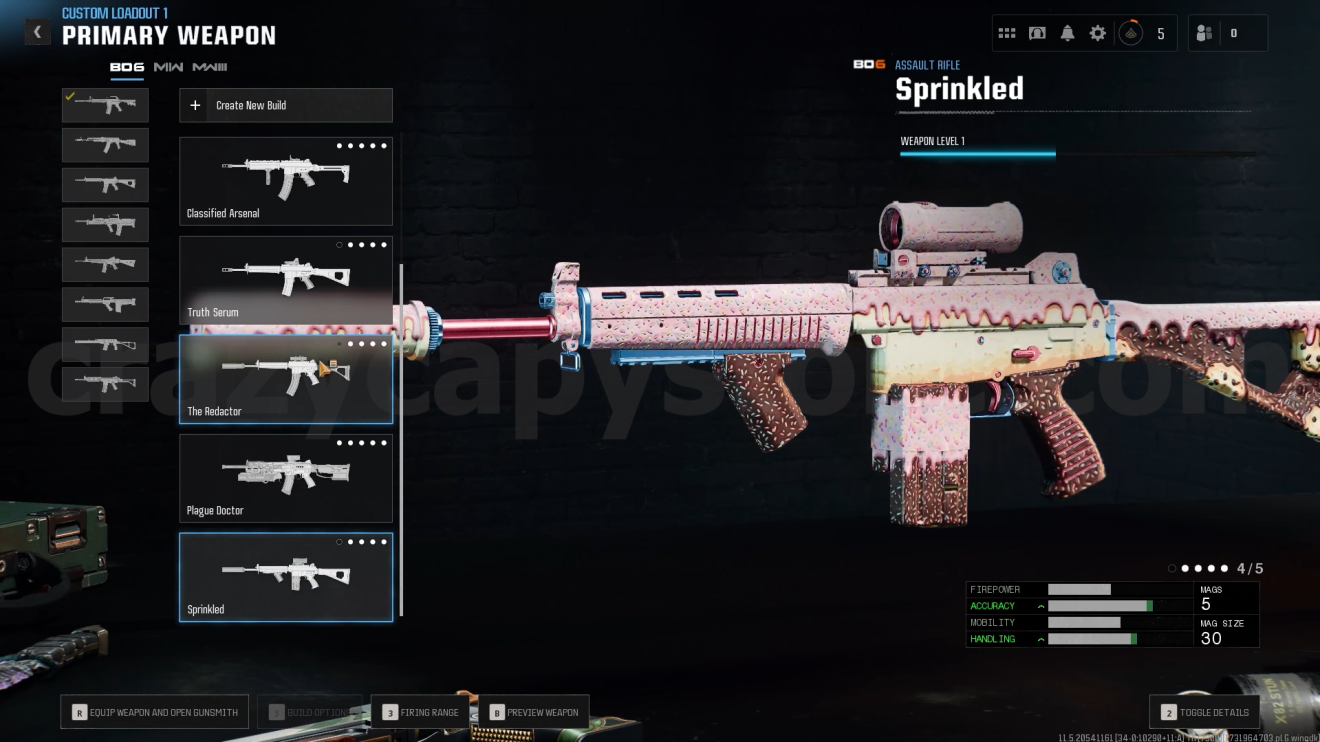Image resolution: width=1320 pixels, height=742 pixels.
Task: Switch to the MWIII weapons tab
Action: point(210,67)
